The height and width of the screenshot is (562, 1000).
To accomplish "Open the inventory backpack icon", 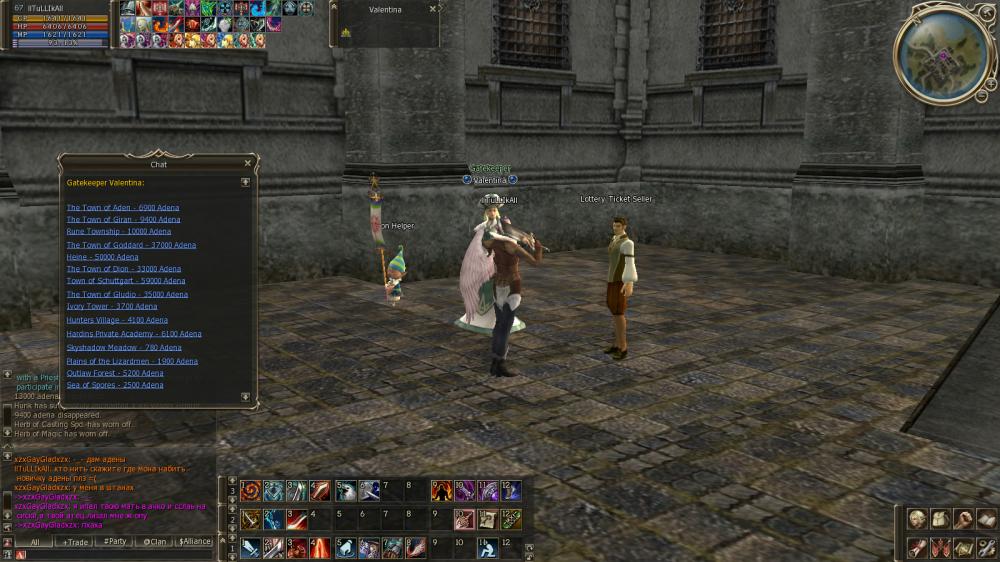I will coord(940,519).
